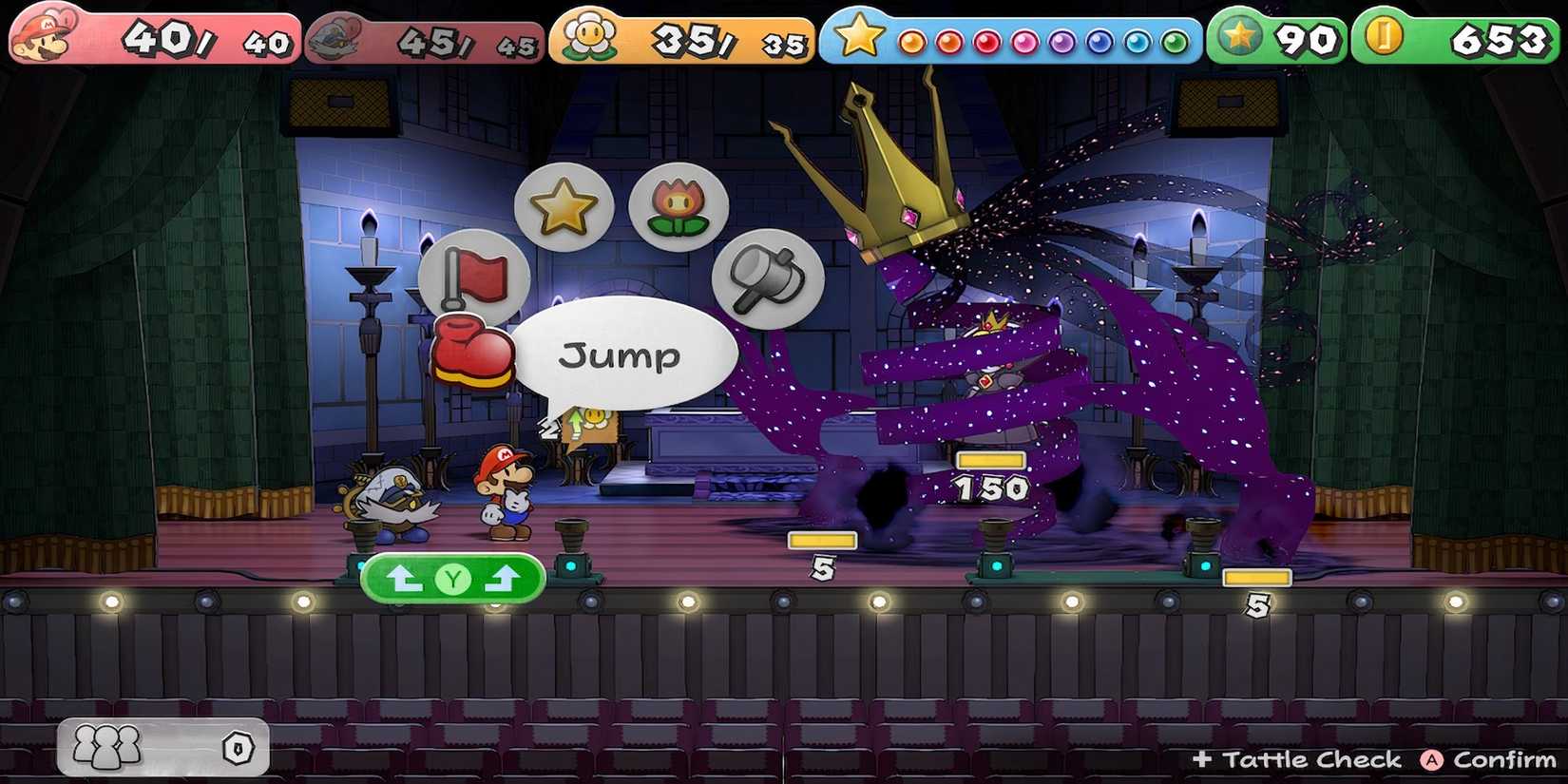Image resolution: width=1568 pixels, height=784 pixels.
Task: Click the Jump speech bubble
Action: 622,354
